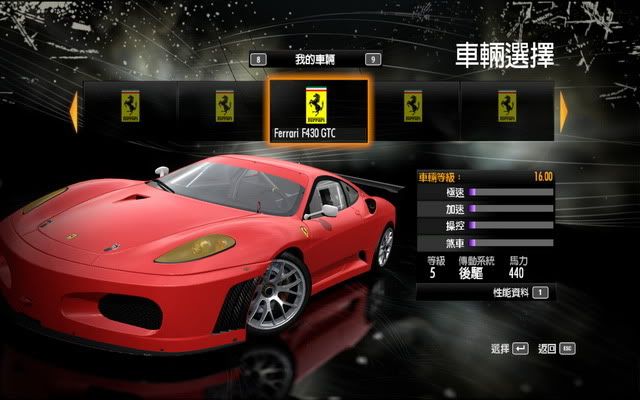
Task: Click the right orange carousel arrow
Action: click(x=565, y=110)
